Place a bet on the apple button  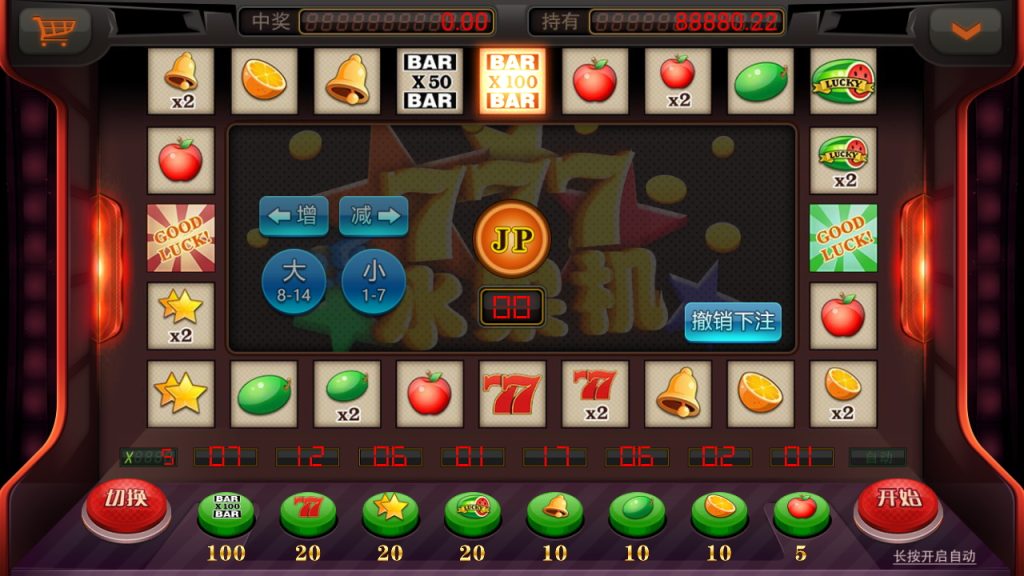(801, 512)
